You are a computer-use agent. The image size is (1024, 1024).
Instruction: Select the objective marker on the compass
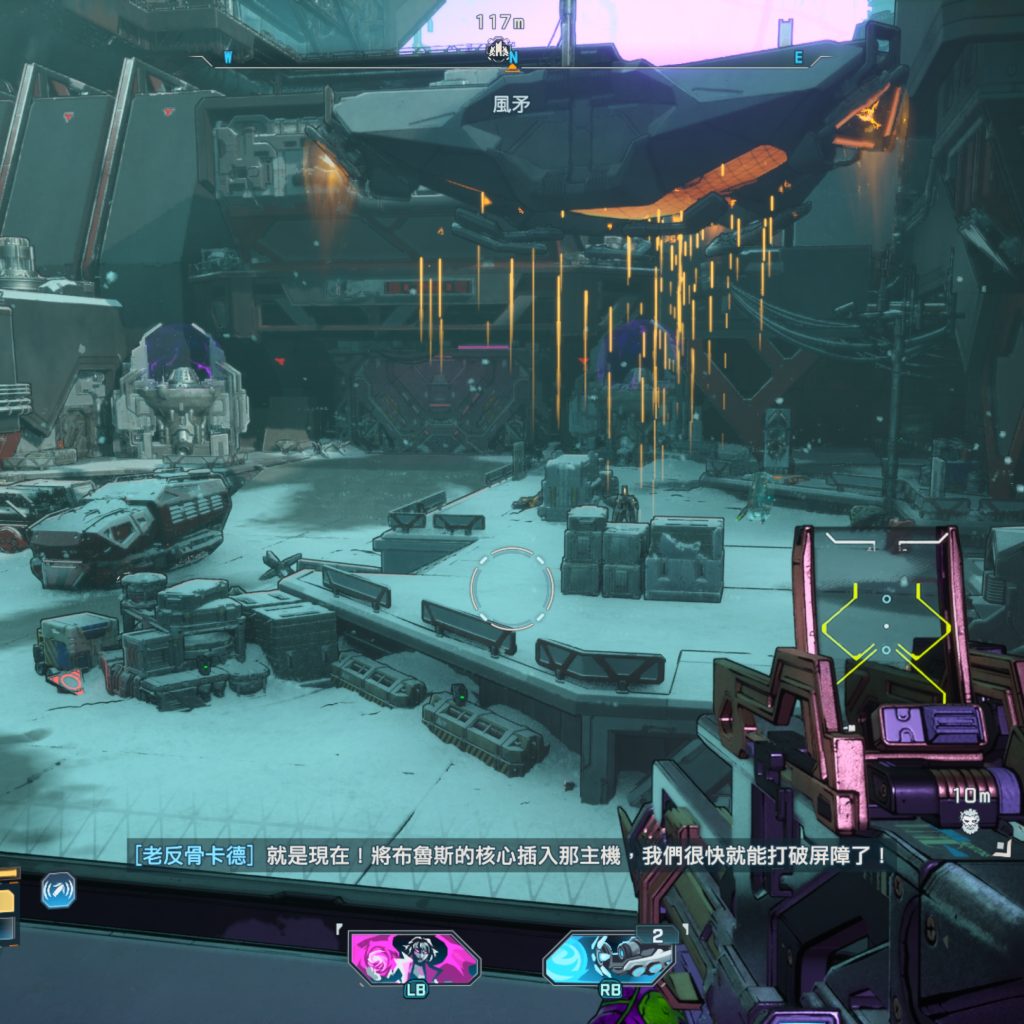[x=498, y=48]
